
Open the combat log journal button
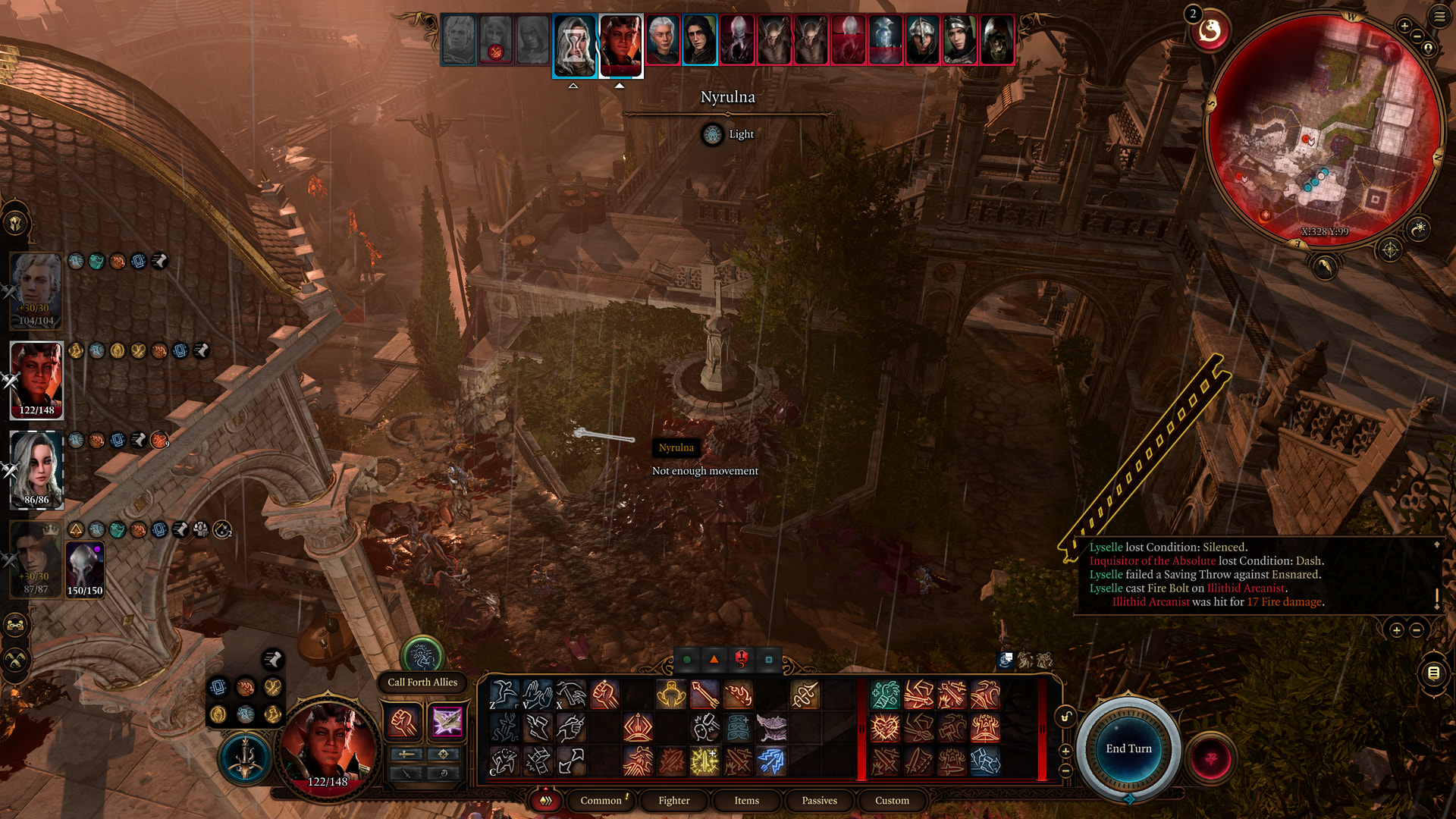[x=1433, y=673]
